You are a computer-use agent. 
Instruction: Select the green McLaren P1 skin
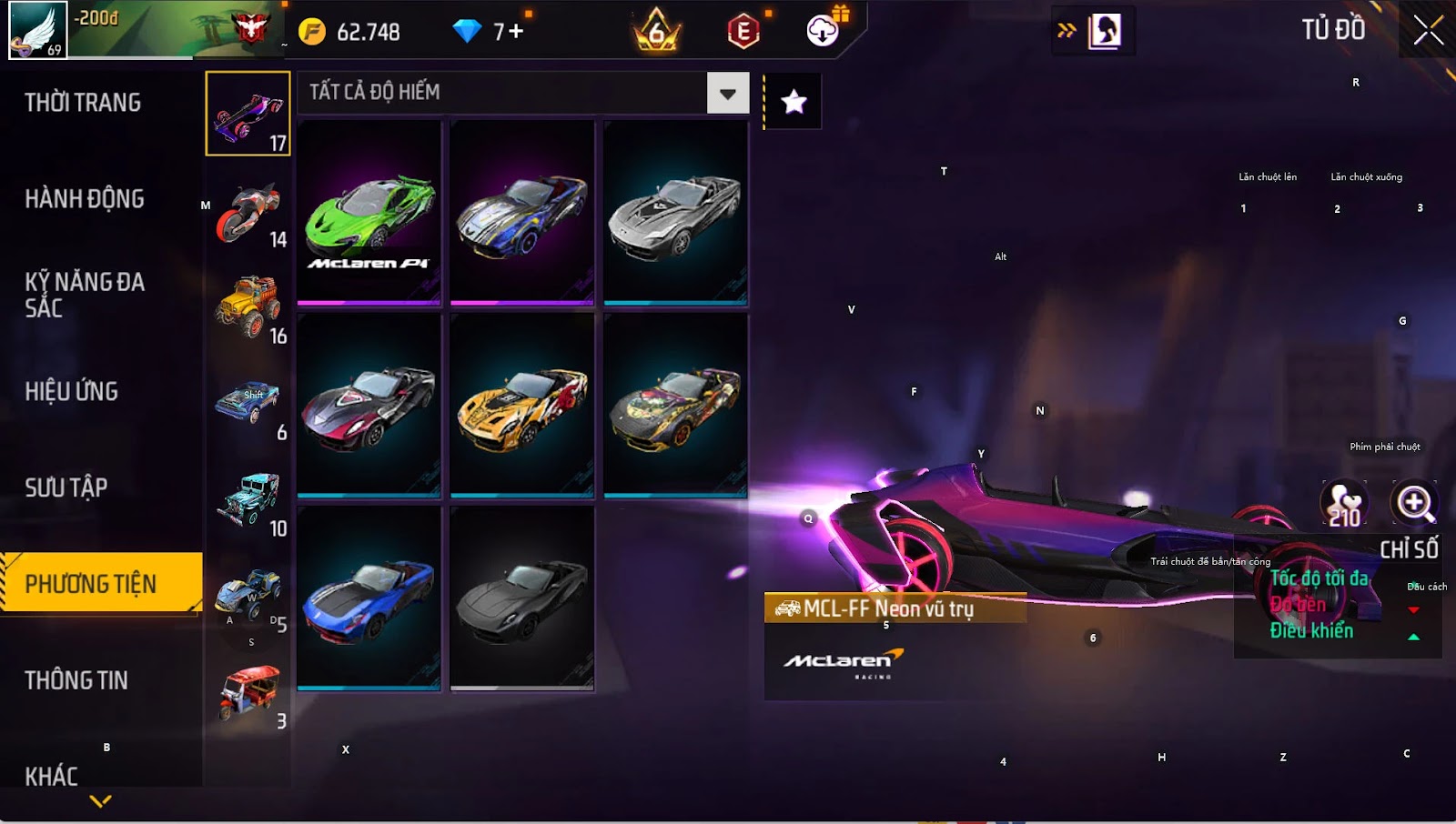pyautogui.click(x=369, y=213)
